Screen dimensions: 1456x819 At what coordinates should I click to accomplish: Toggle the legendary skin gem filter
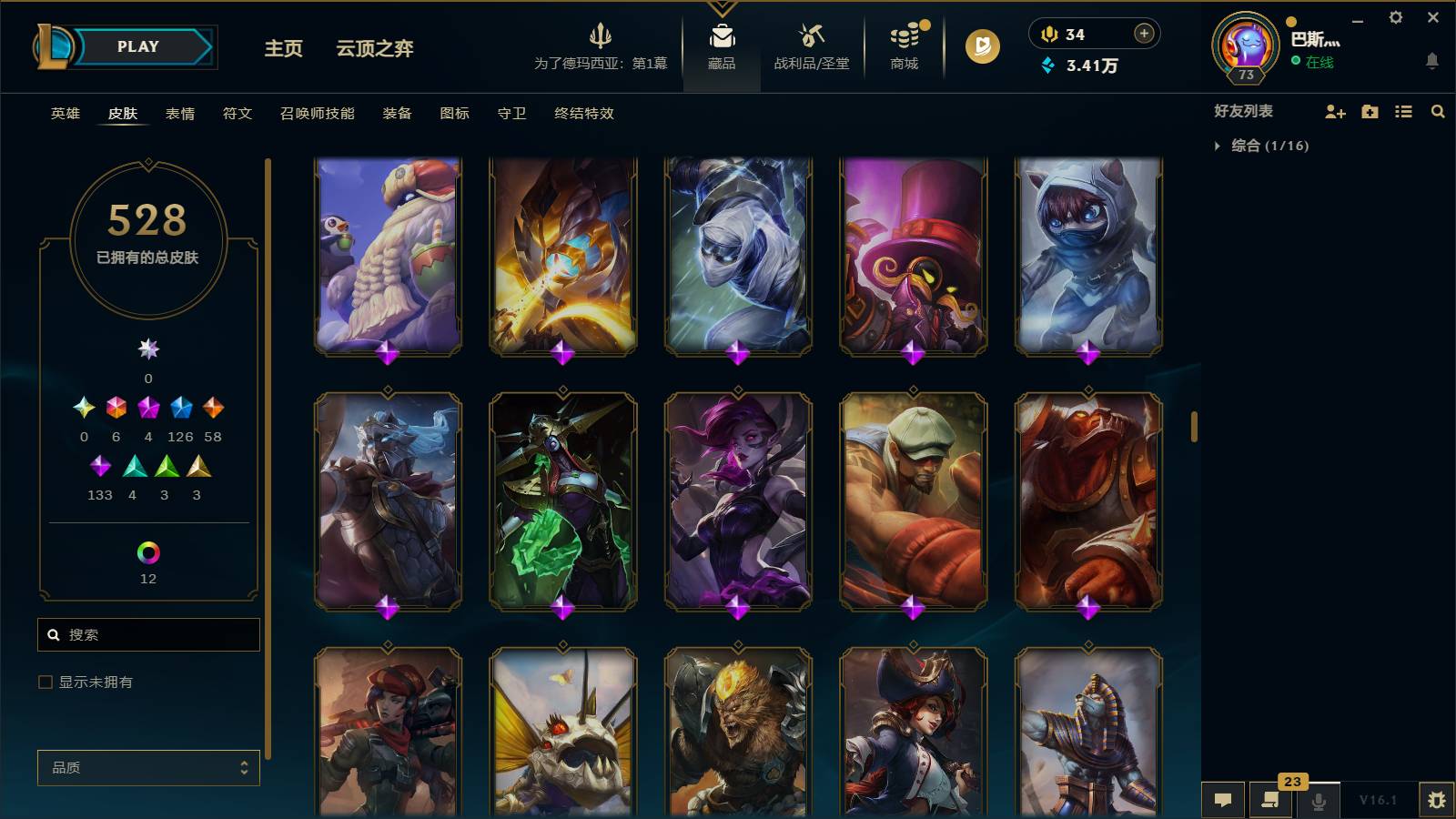click(148, 409)
